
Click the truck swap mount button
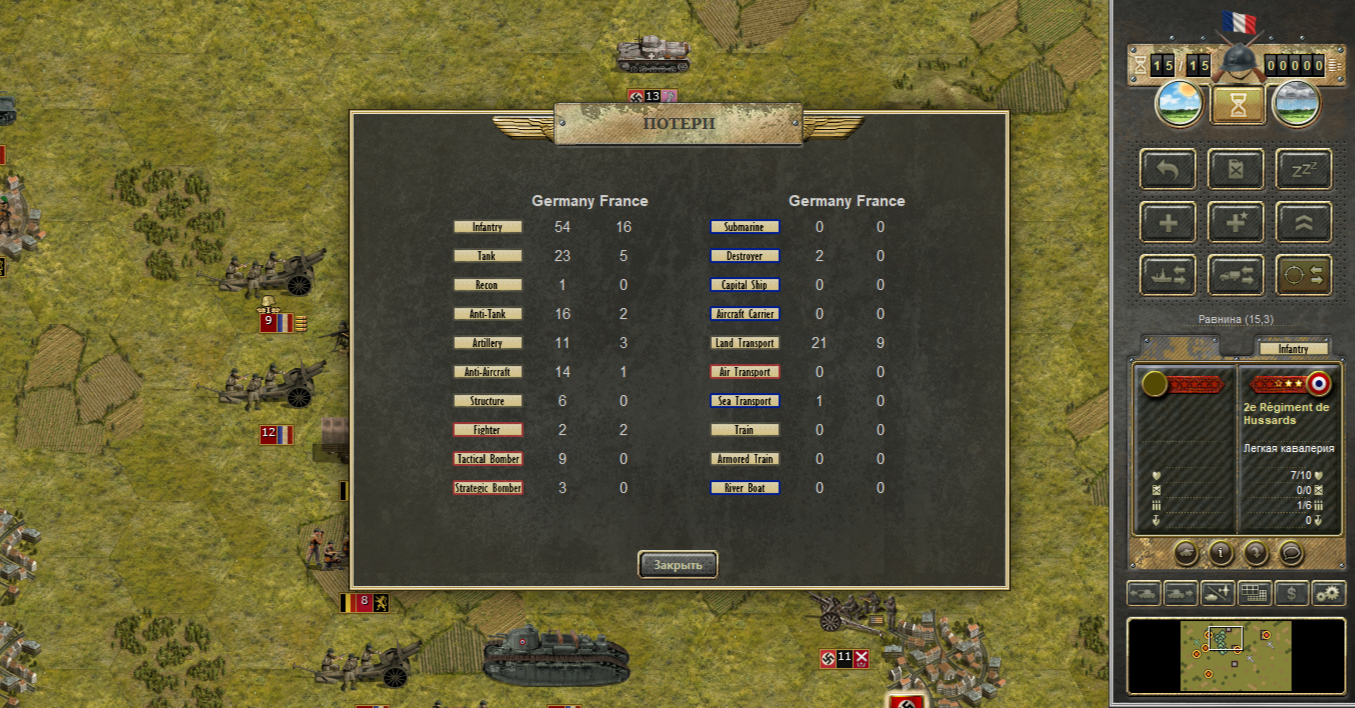pos(1236,275)
